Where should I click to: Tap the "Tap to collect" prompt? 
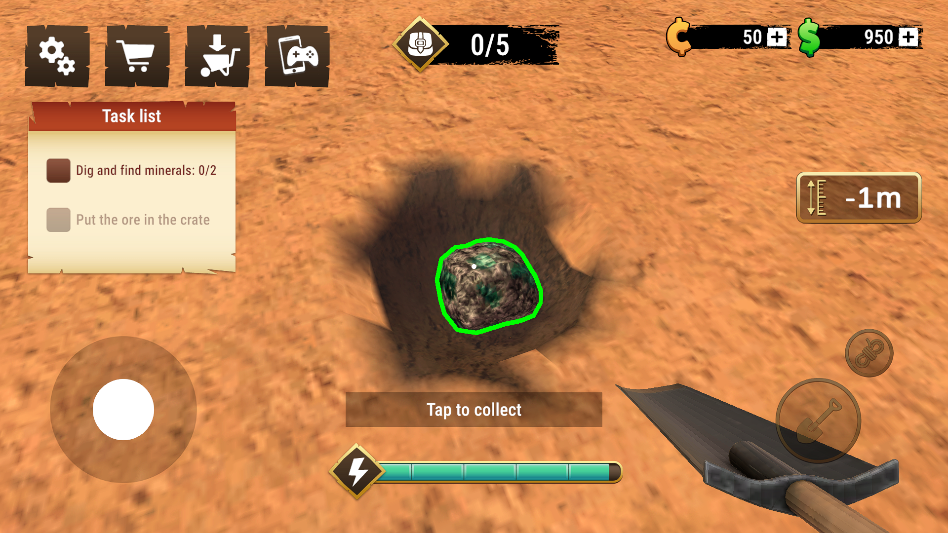pyautogui.click(x=474, y=410)
